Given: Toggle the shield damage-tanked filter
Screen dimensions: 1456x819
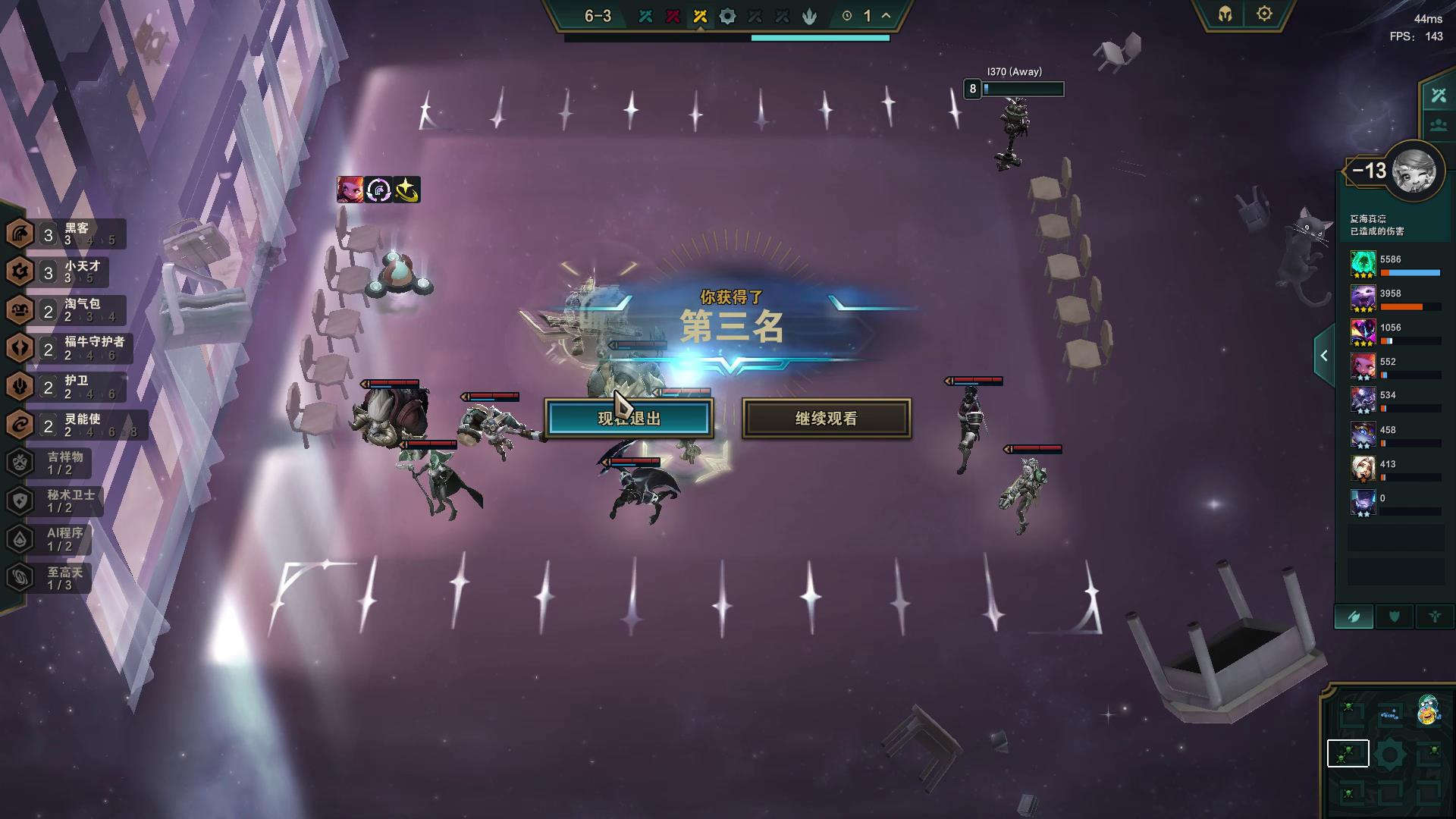Looking at the screenshot, I should click(1394, 617).
